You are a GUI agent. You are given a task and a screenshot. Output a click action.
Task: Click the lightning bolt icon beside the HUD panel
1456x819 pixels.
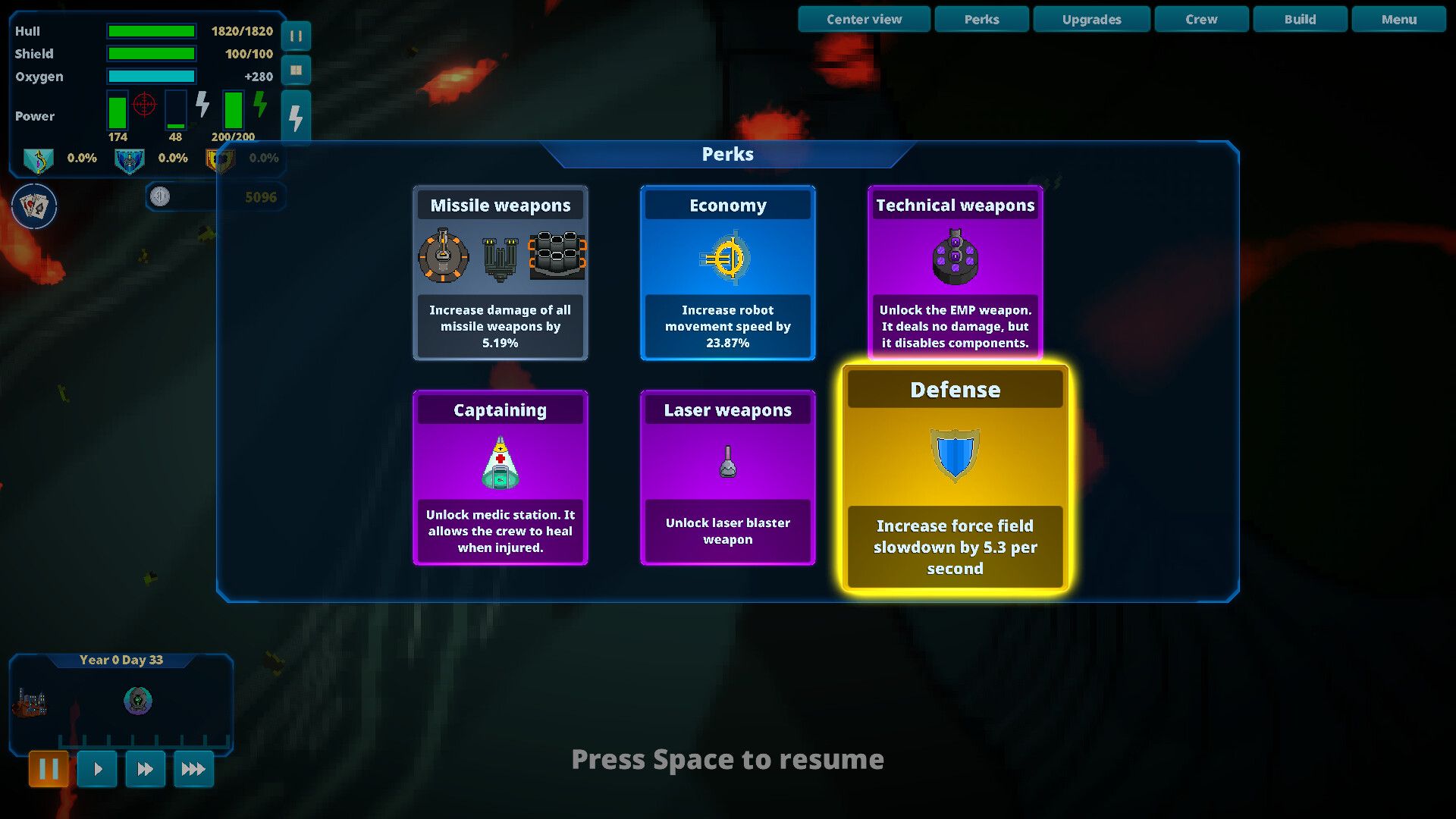295,115
